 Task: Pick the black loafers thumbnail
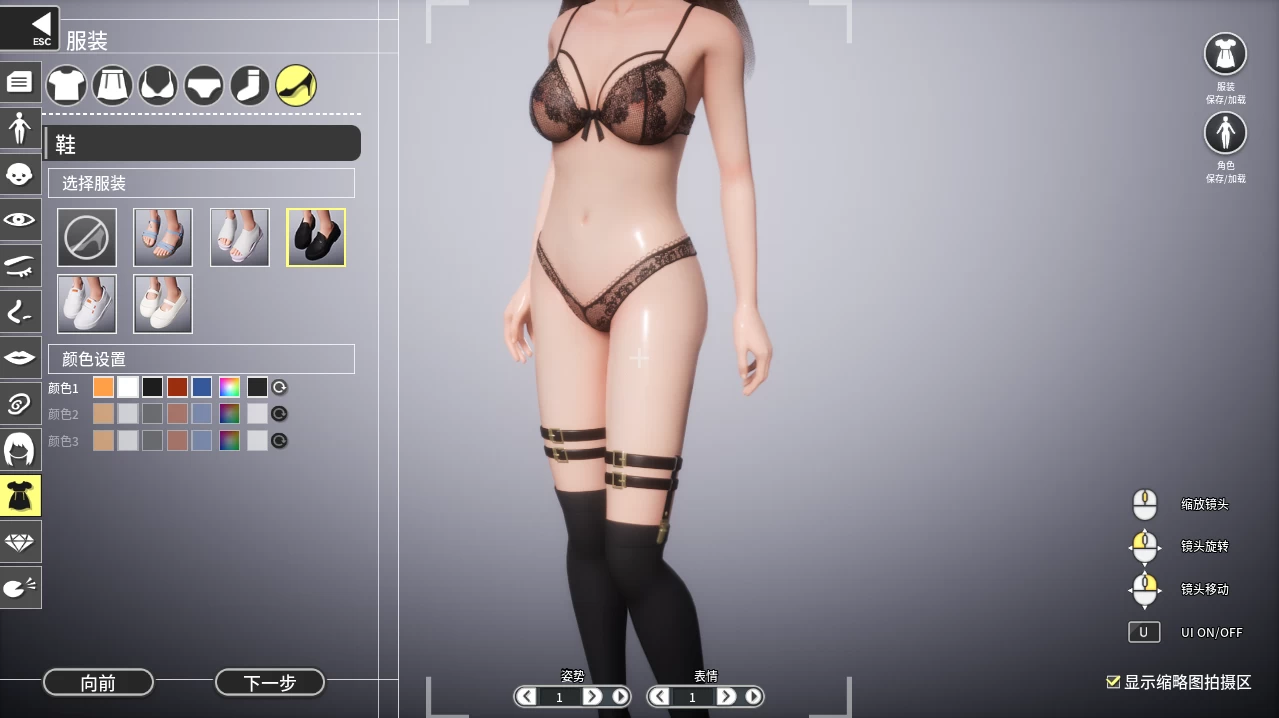(x=316, y=237)
